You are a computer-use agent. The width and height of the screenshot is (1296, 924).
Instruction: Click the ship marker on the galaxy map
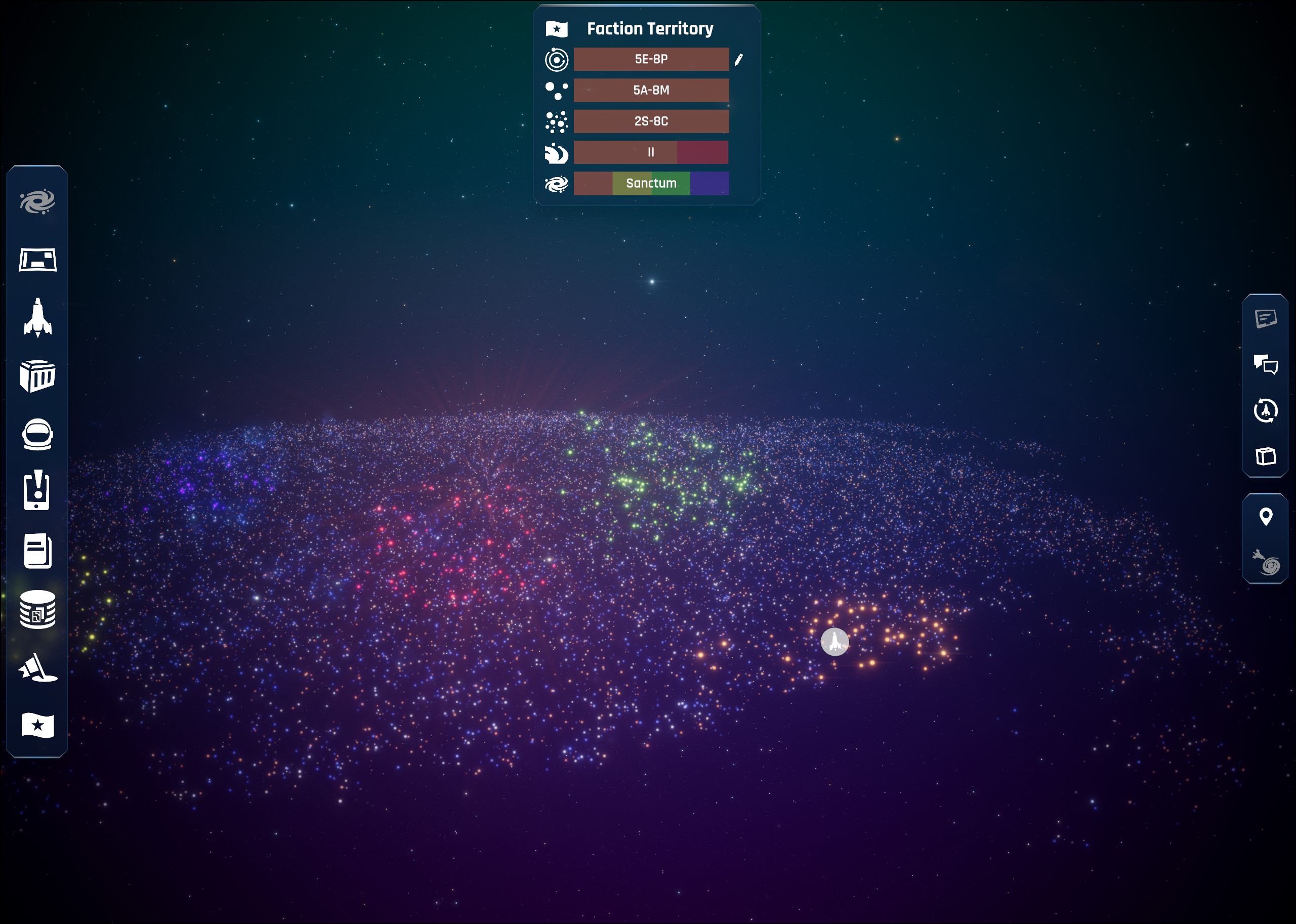click(834, 642)
